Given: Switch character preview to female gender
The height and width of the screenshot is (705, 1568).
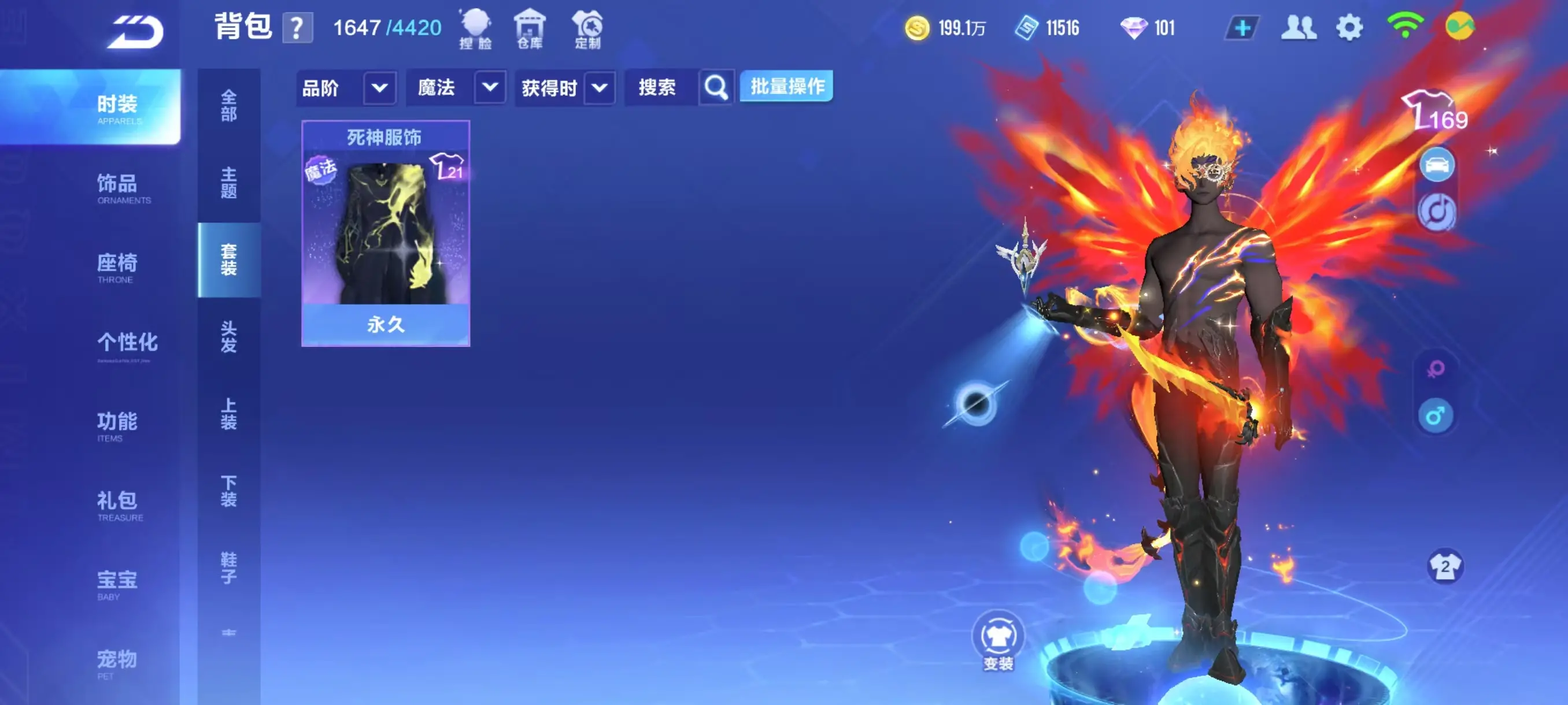Looking at the screenshot, I should [1435, 369].
